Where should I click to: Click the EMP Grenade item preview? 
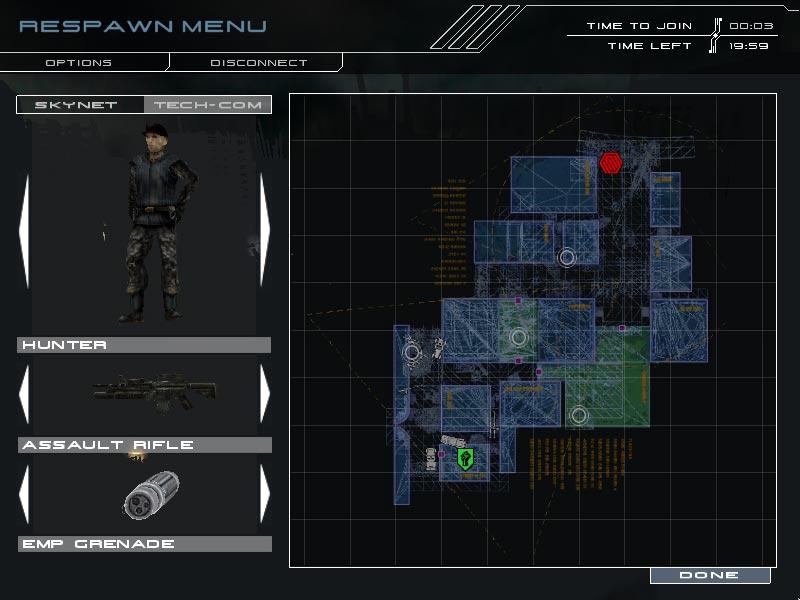(x=151, y=494)
